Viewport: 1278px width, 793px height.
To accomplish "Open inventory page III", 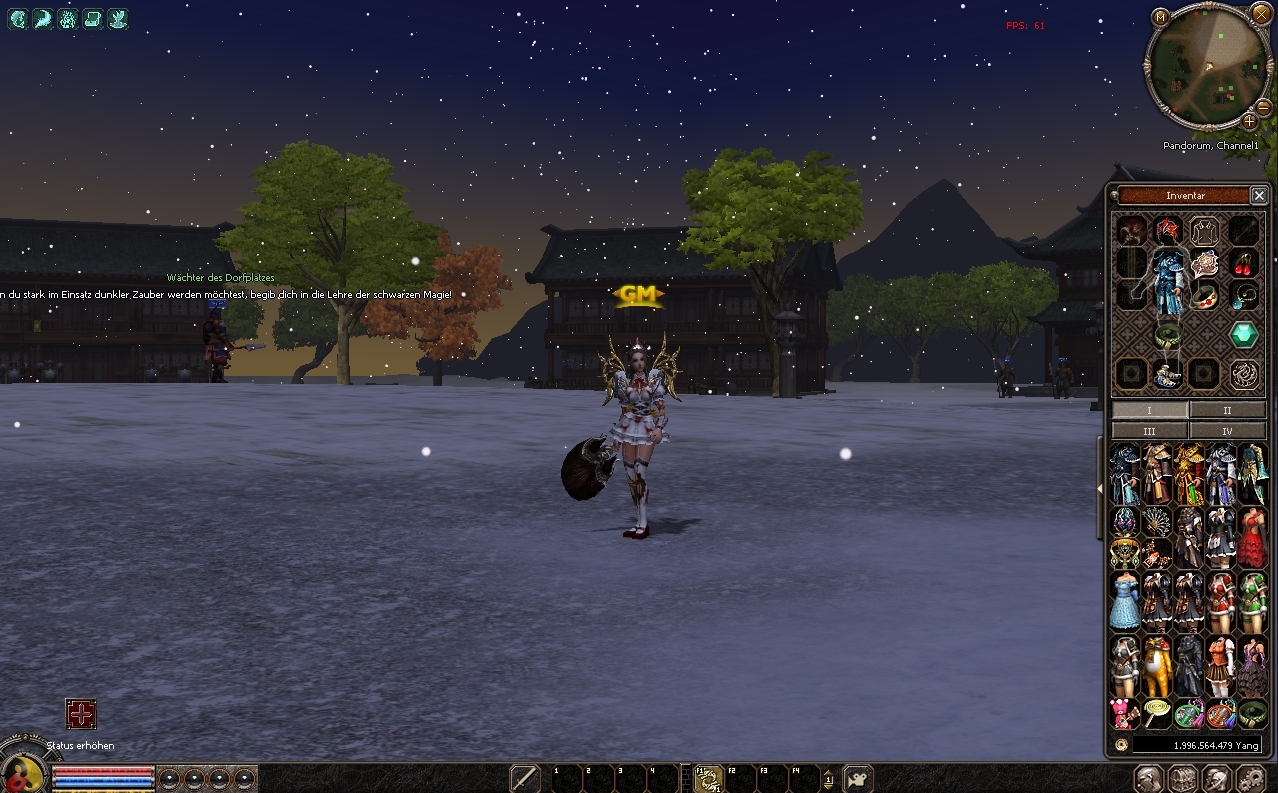I will pos(1150,431).
